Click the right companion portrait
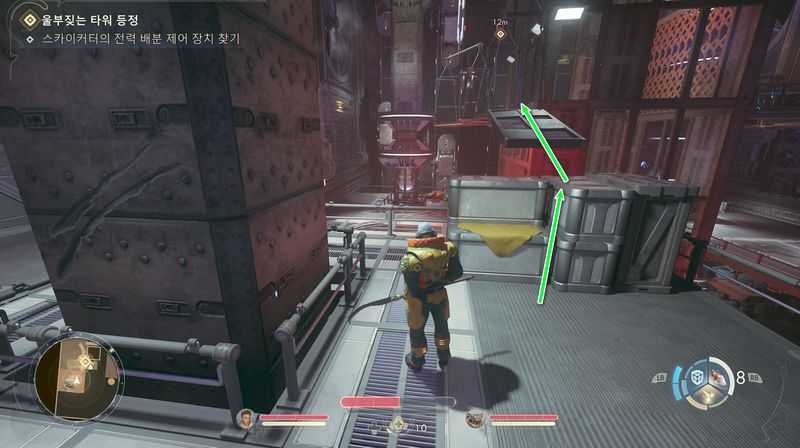This screenshot has width=800, height=448. 475,419
